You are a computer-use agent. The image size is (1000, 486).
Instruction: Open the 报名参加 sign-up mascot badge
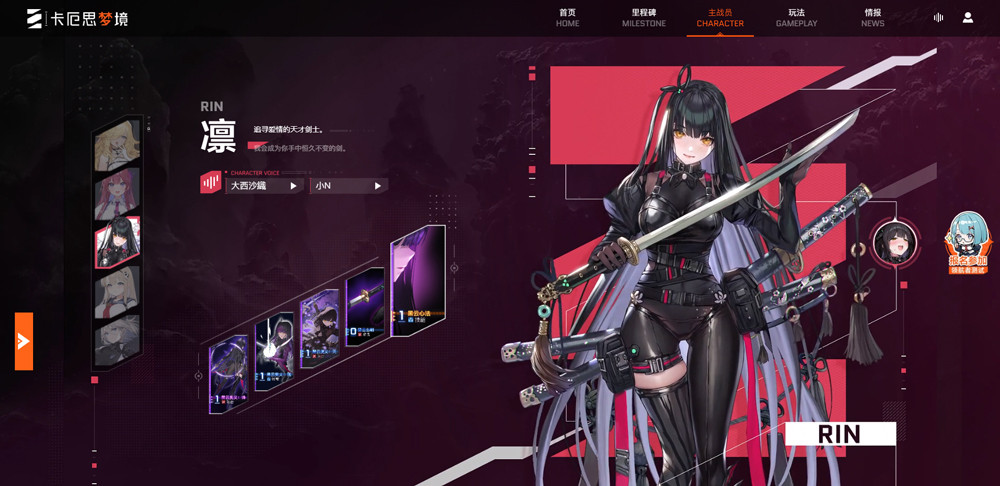967,245
